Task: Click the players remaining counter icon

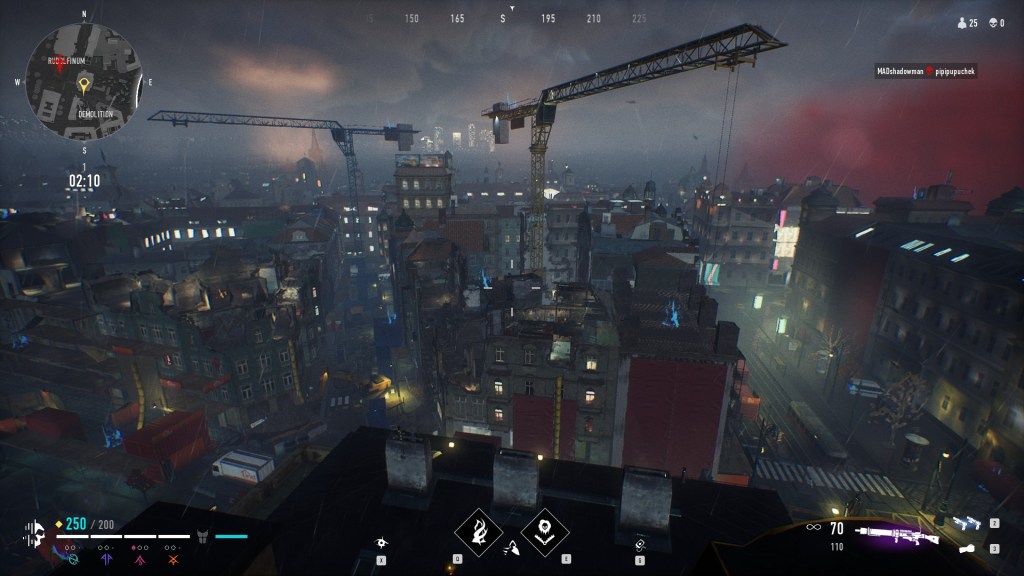Action: (x=963, y=23)
